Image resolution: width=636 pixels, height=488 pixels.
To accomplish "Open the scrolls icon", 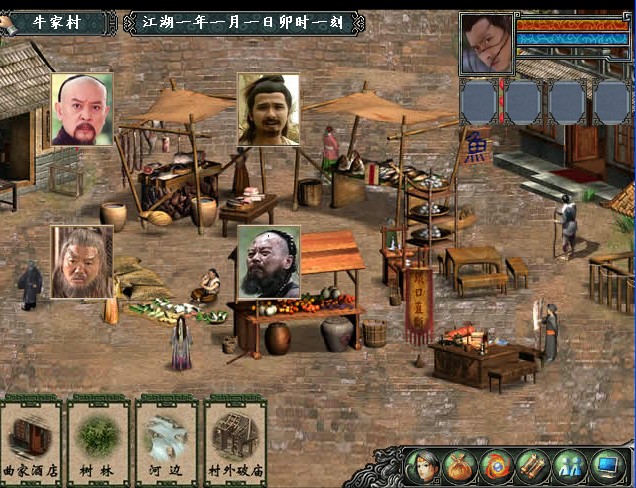I will [534, 466].
